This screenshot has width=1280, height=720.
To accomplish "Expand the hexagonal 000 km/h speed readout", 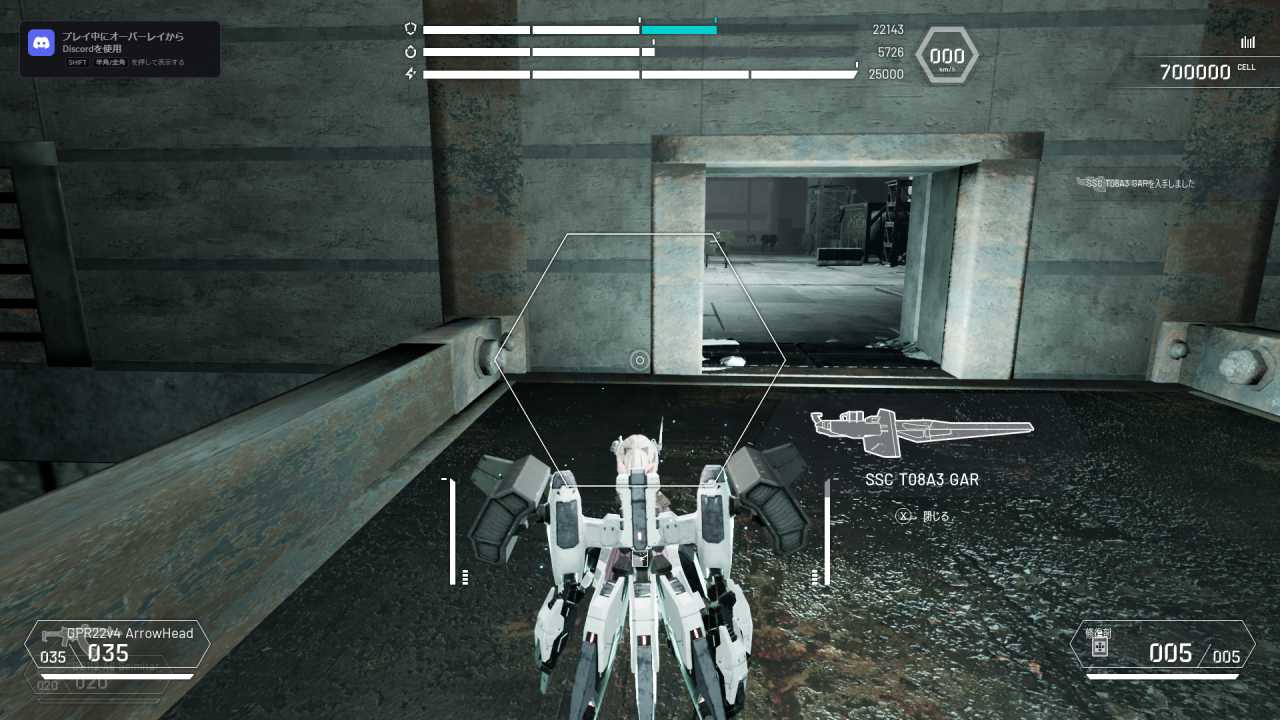I will [946, 55].
